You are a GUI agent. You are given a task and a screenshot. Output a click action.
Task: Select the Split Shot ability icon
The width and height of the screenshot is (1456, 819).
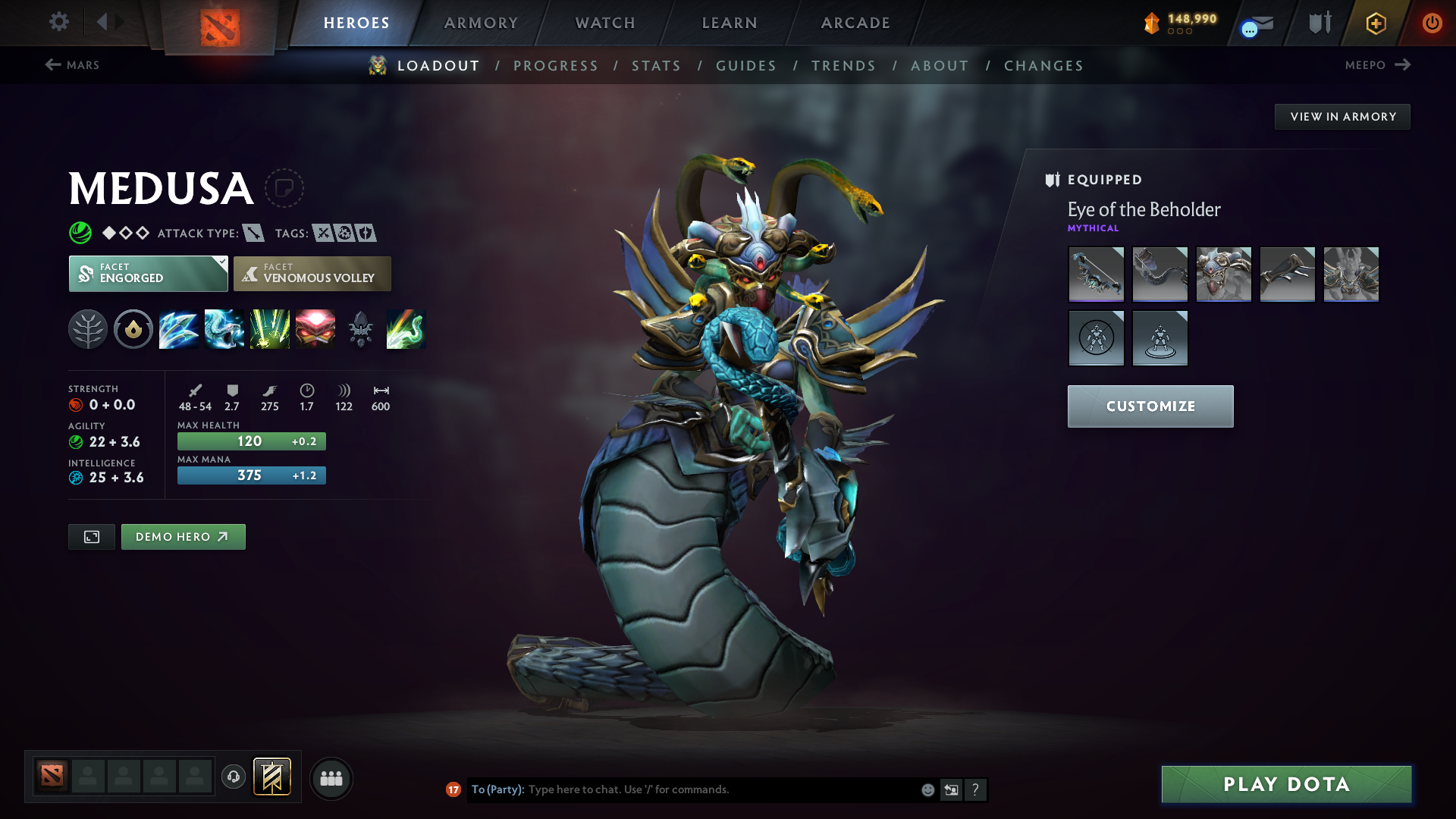coord(179,329)
